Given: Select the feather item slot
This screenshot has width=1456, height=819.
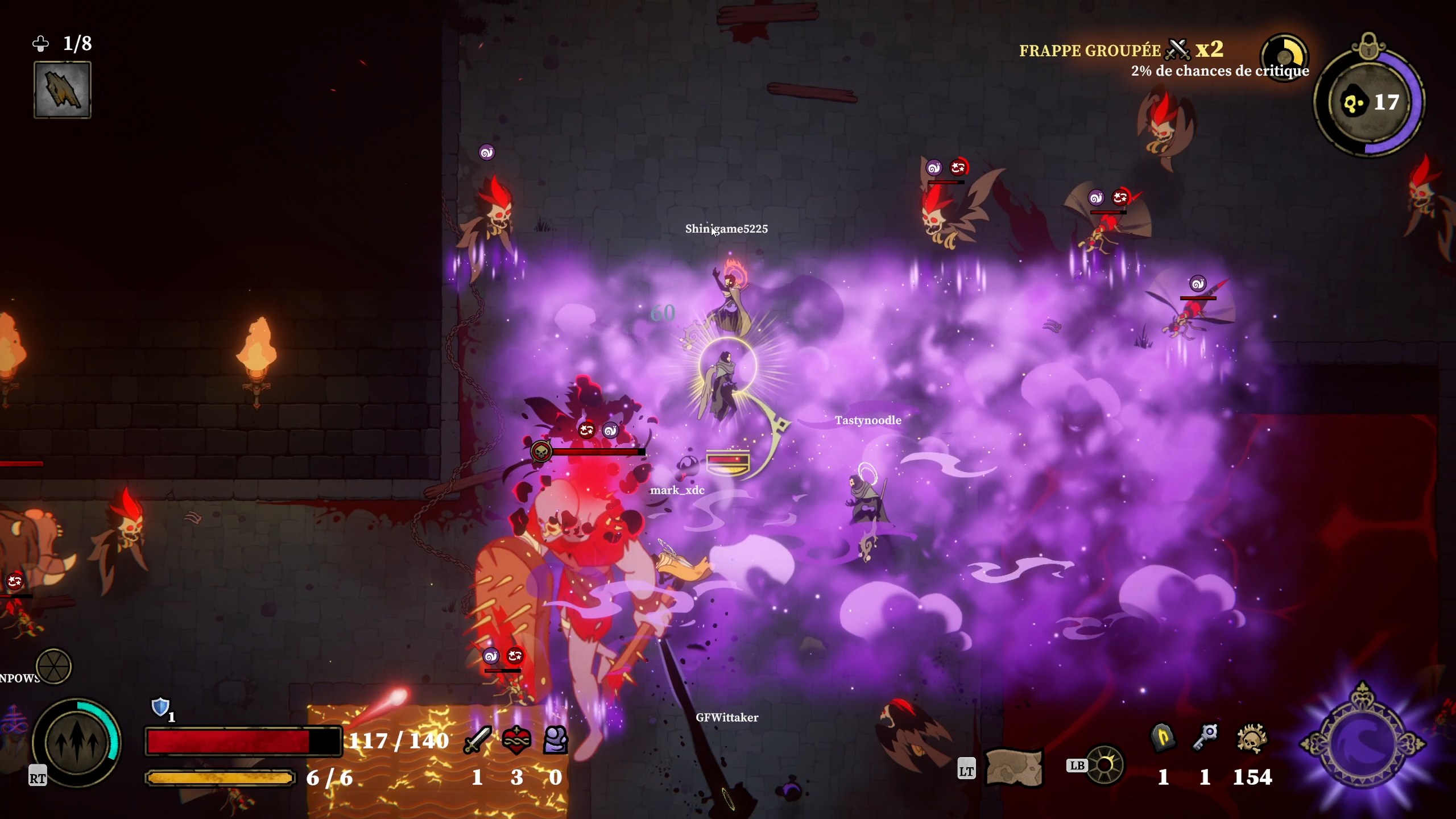Looking at the screenshot, I should point(63,90).
